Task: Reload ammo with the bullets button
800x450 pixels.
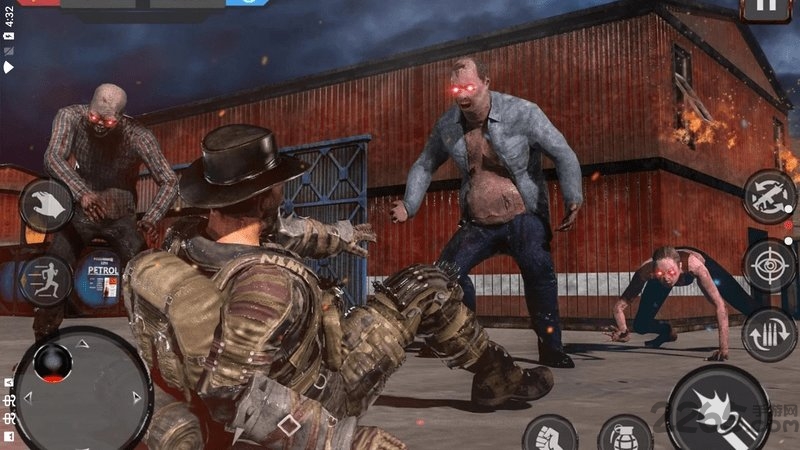Action: click(770, 334)
